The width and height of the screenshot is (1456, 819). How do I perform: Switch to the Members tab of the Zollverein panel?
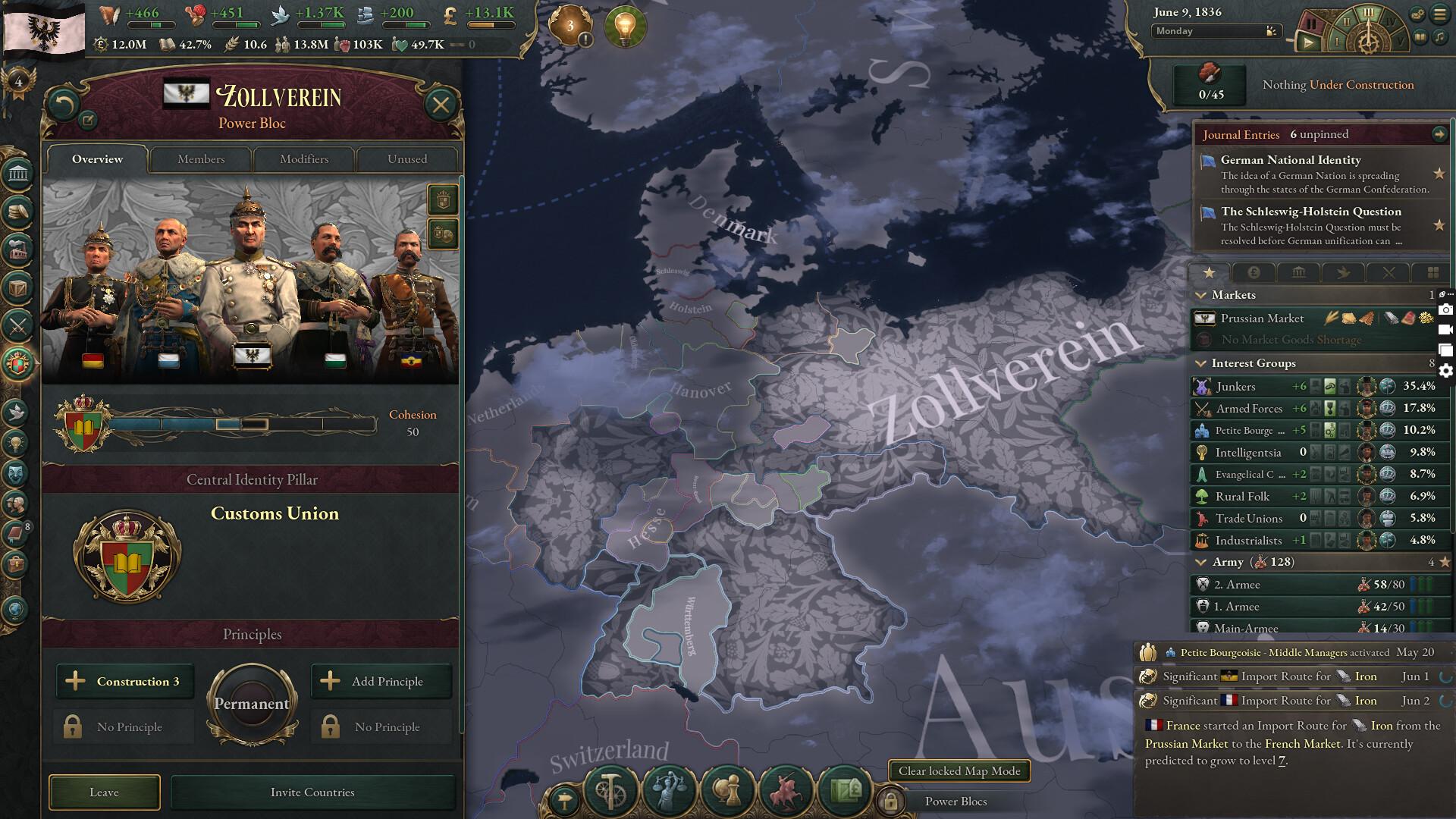coord(199,159)
